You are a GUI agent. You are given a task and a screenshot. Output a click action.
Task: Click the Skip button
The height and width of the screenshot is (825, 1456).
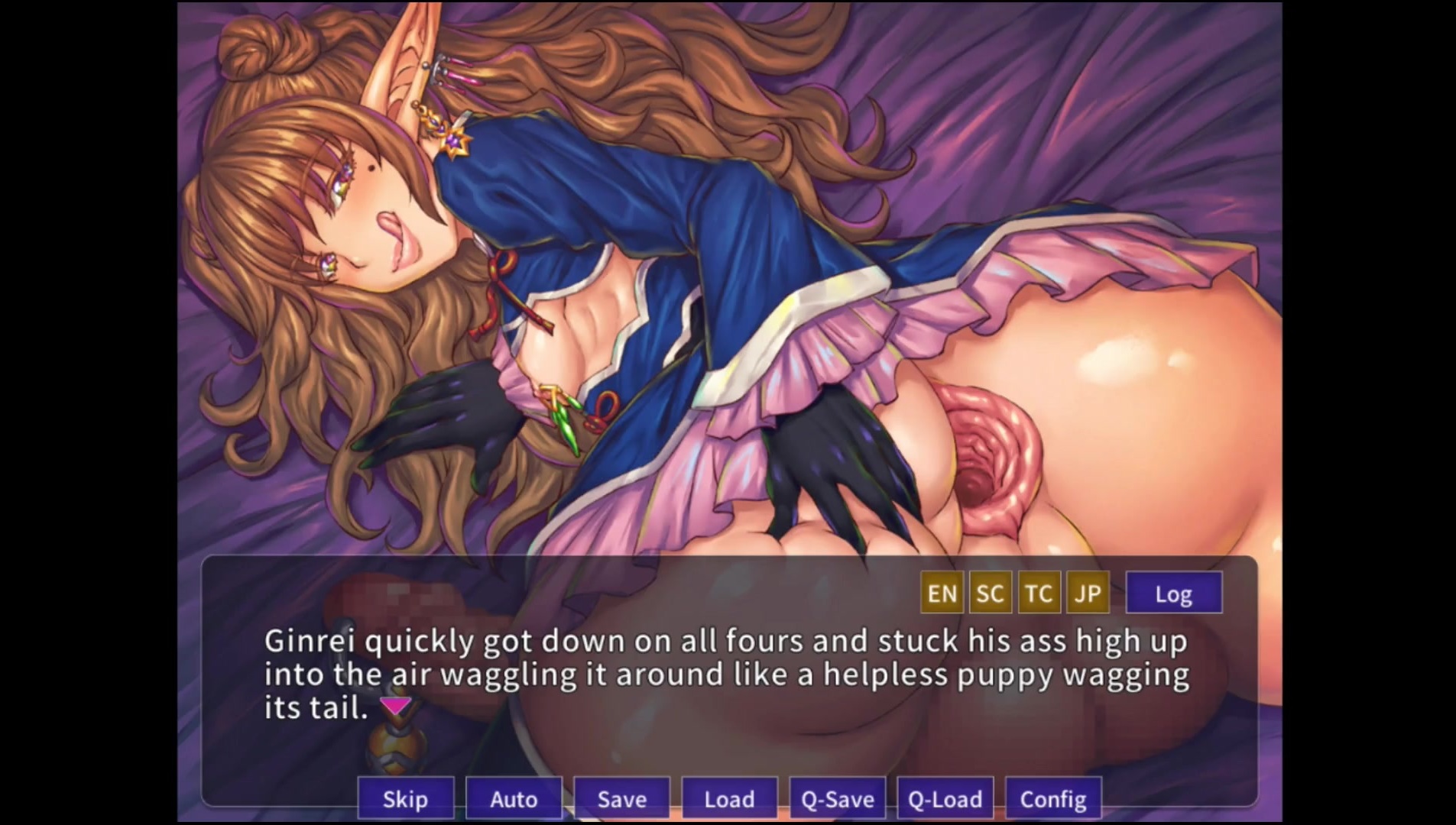click(x=405, y=798)
